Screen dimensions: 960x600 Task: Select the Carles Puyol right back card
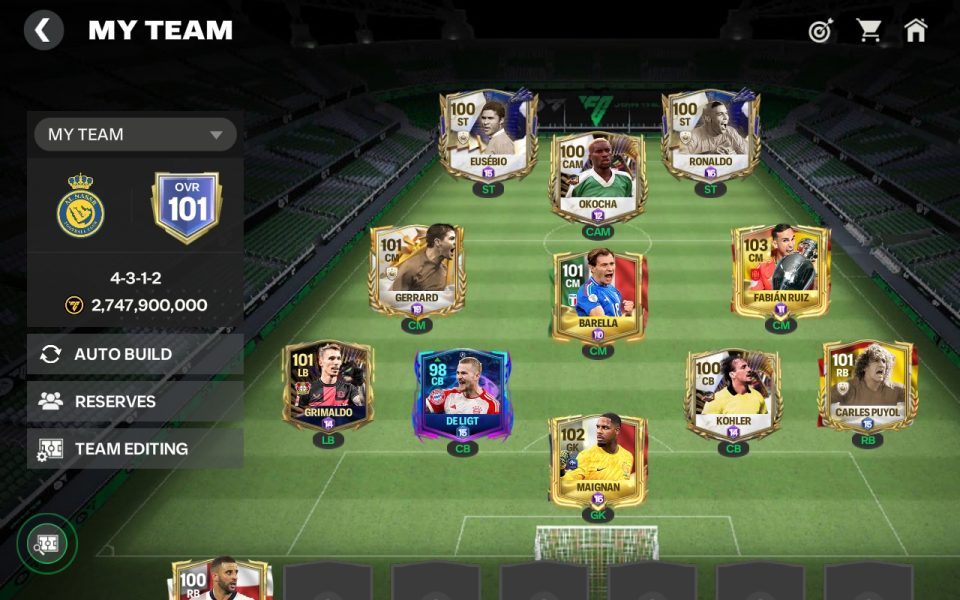tap(867, 385)
